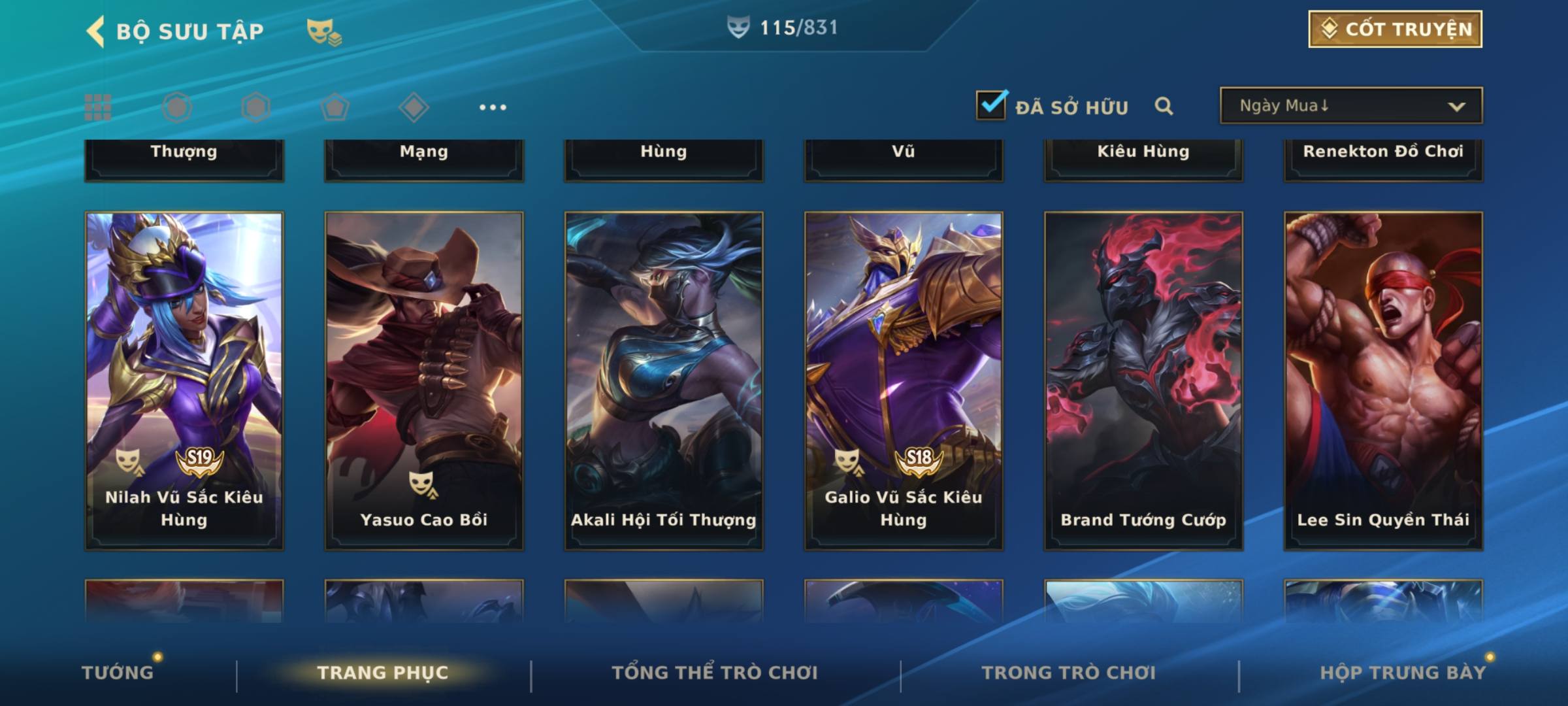
Task: Choose the pentagon rarity filter icon
Action: point(335,107)
